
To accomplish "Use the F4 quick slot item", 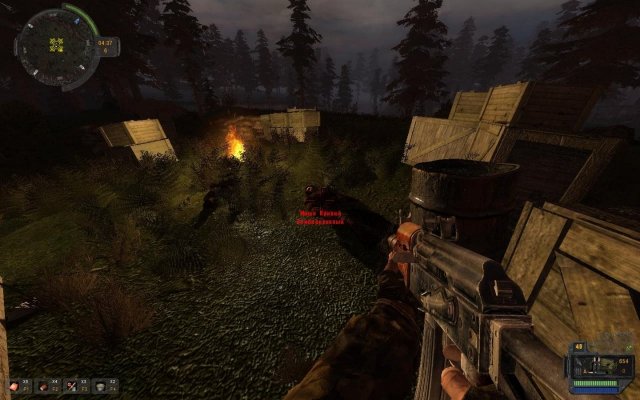I will click(103, 385).
